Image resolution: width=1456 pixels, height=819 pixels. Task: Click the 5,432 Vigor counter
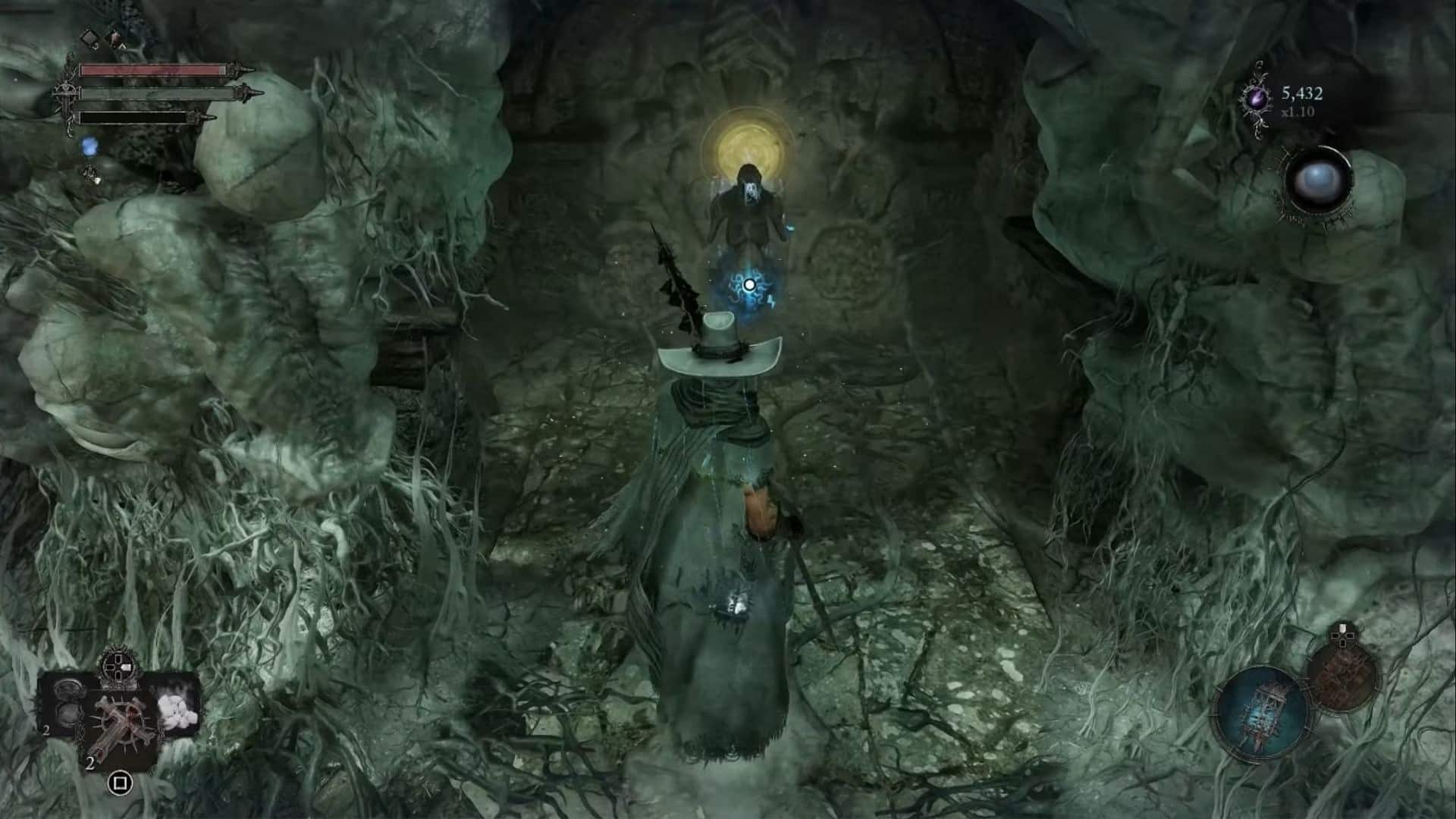point(1302,94)
